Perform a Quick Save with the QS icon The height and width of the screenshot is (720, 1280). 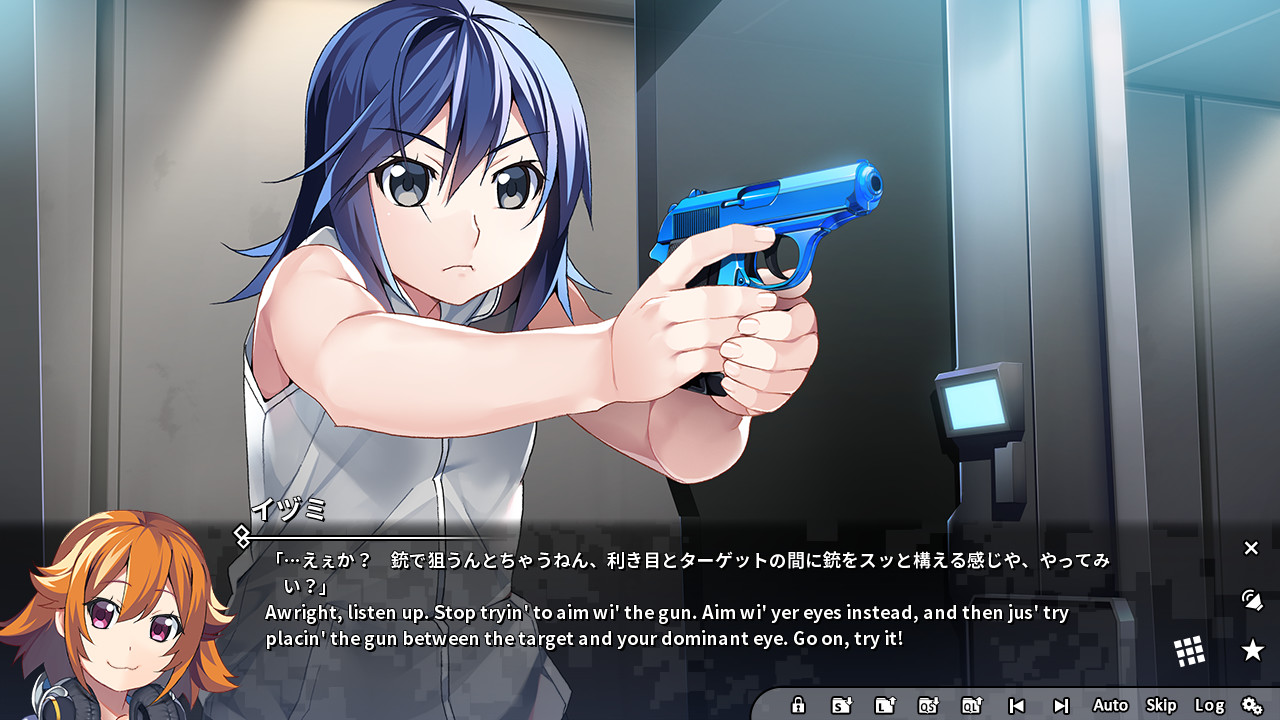[928, 705]
